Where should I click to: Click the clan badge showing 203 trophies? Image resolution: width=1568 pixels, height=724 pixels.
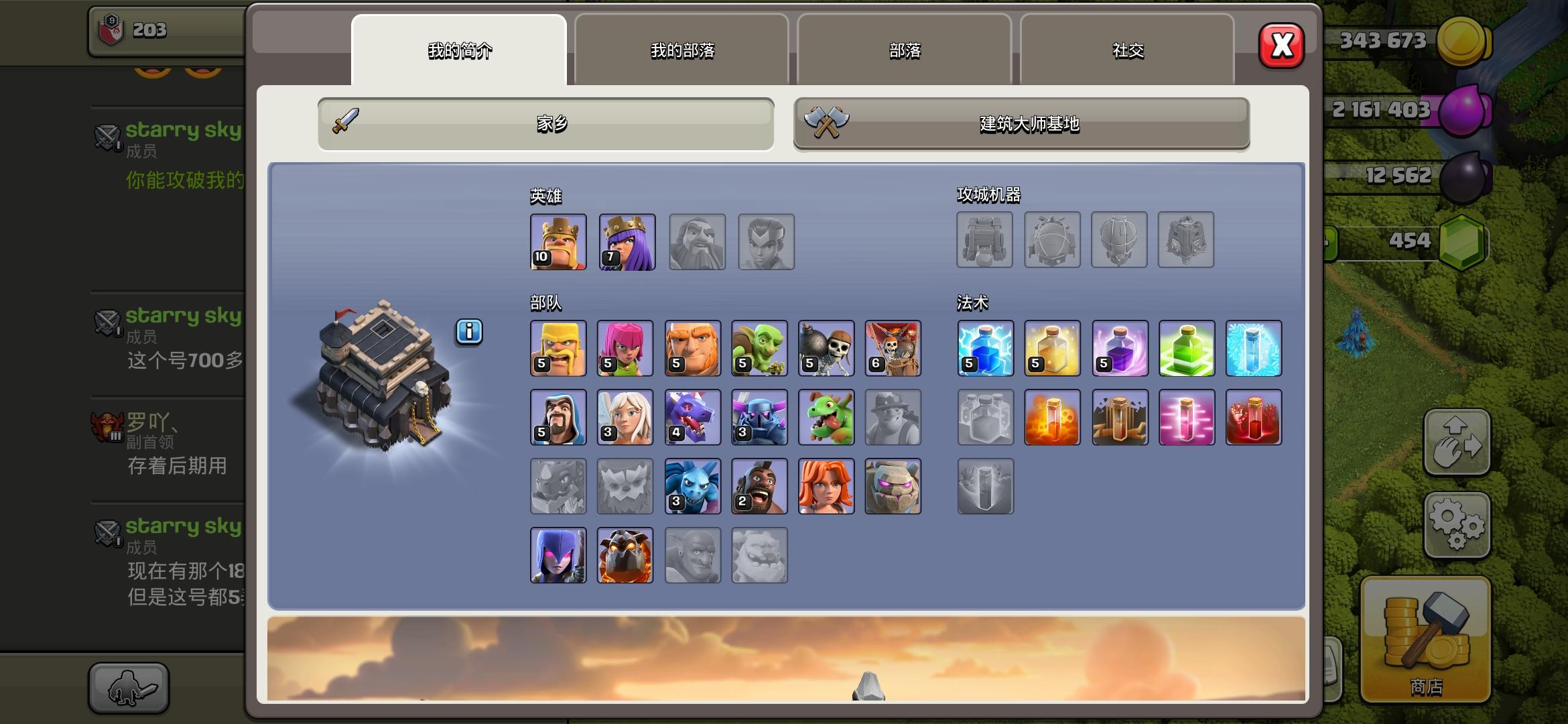click(x=134, y=31)
